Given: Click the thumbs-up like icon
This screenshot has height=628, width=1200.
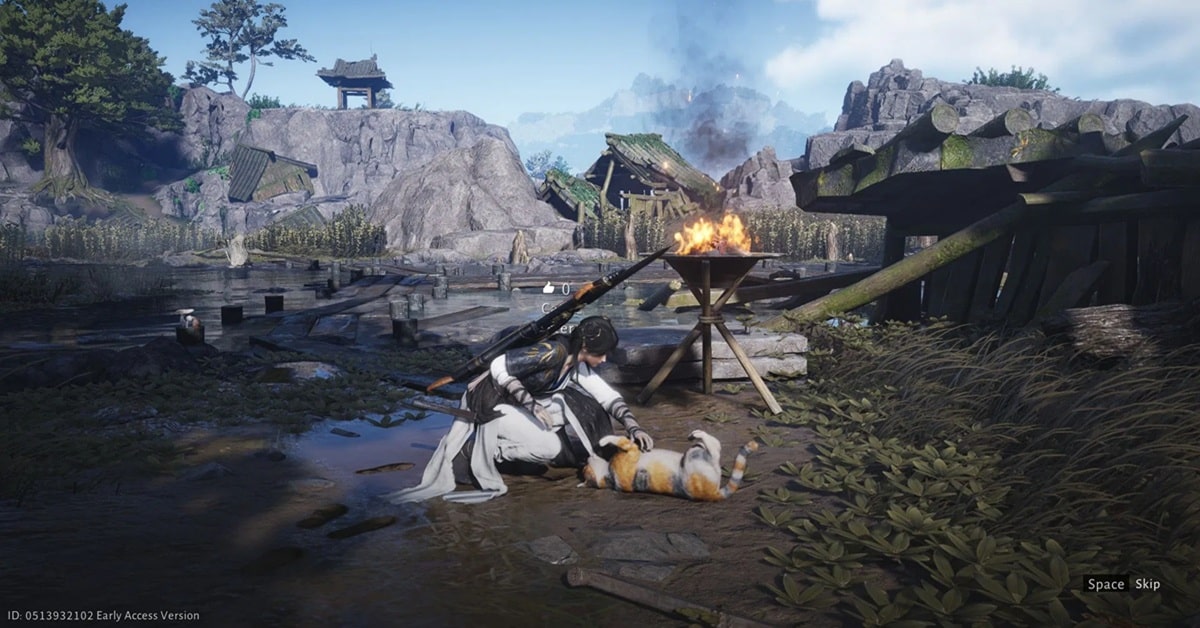Looking at the screenshot, I should click(x=548, y=288).
